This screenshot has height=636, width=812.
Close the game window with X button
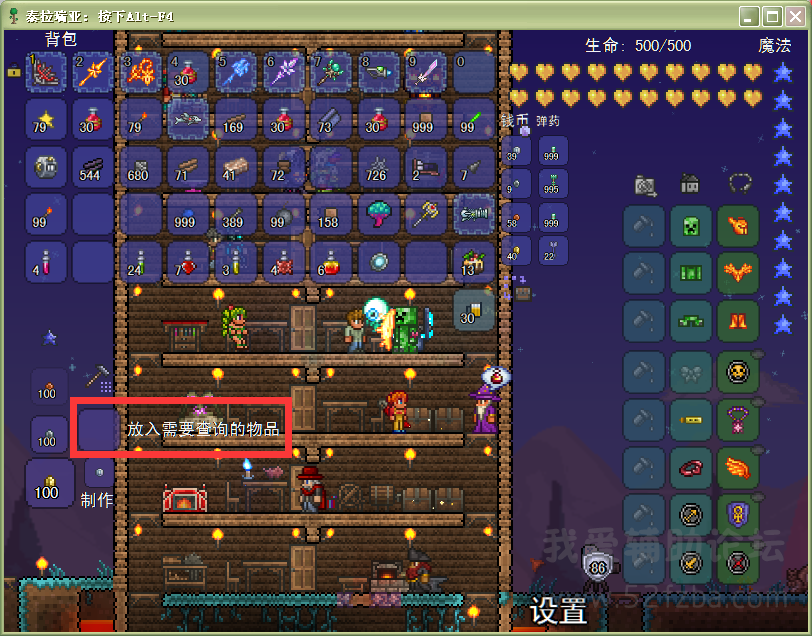tap(794, 16)
